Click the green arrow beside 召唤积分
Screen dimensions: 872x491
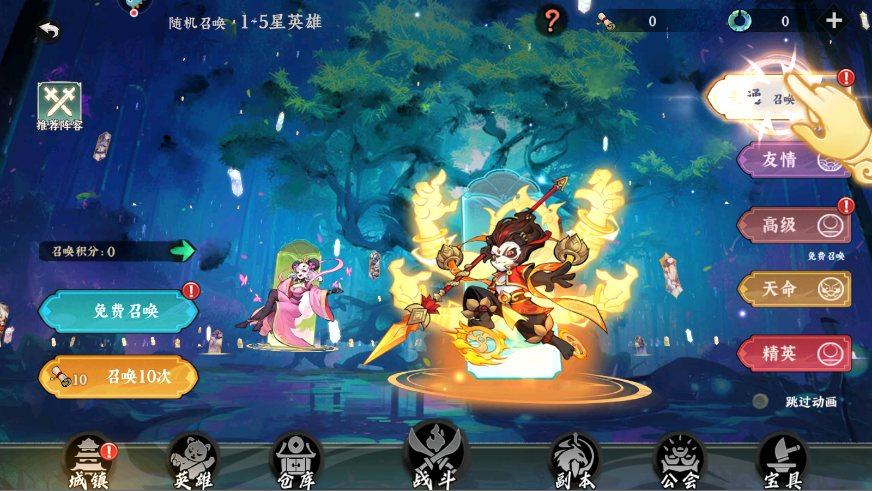tap(182, 251)
